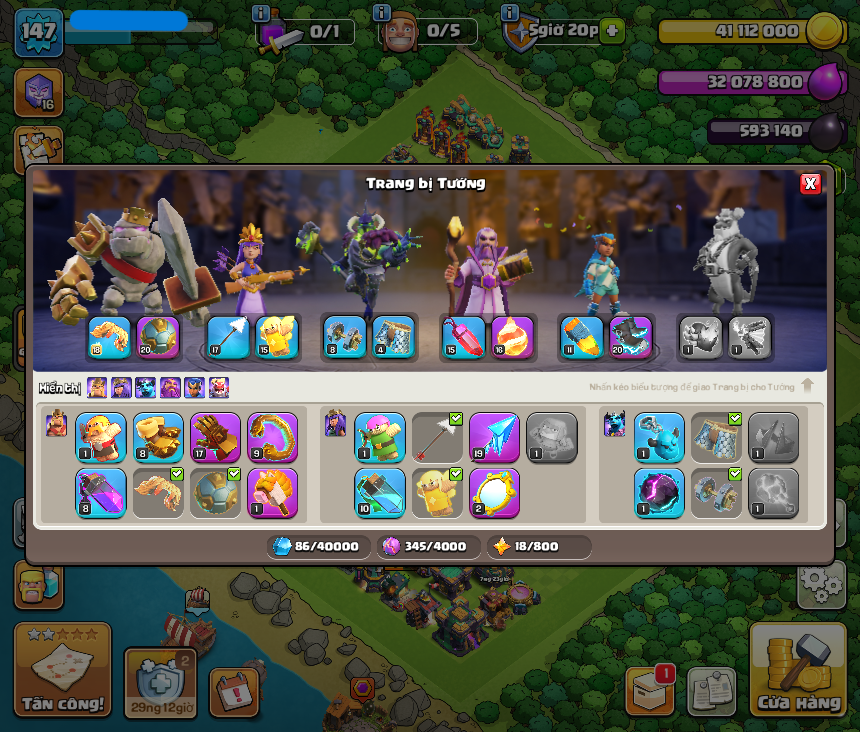The height and width of the screenshot is (732, 860).
Task: Choose the round mirror equipment
Action: pos(494,493)
